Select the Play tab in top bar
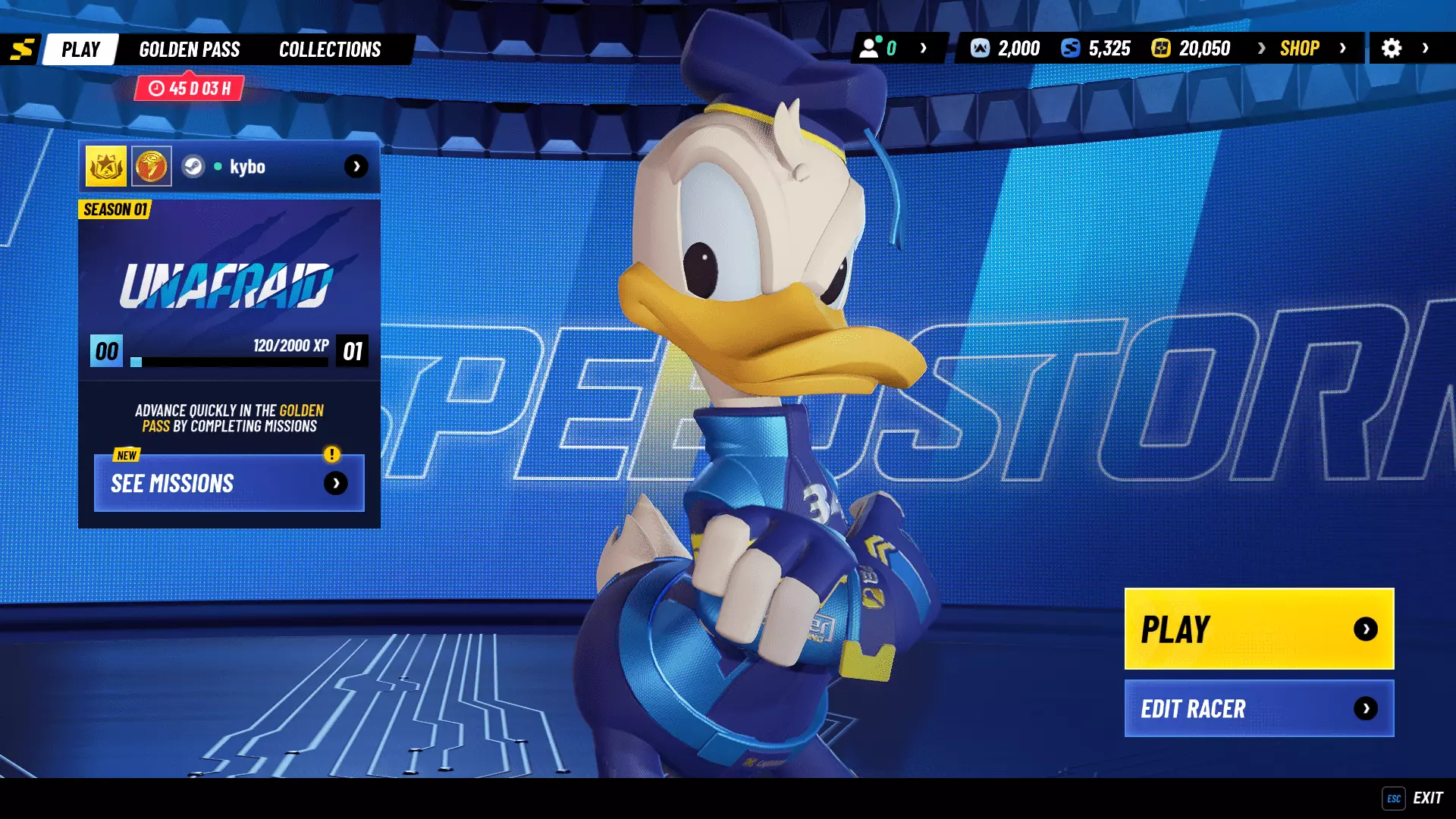 80,49
